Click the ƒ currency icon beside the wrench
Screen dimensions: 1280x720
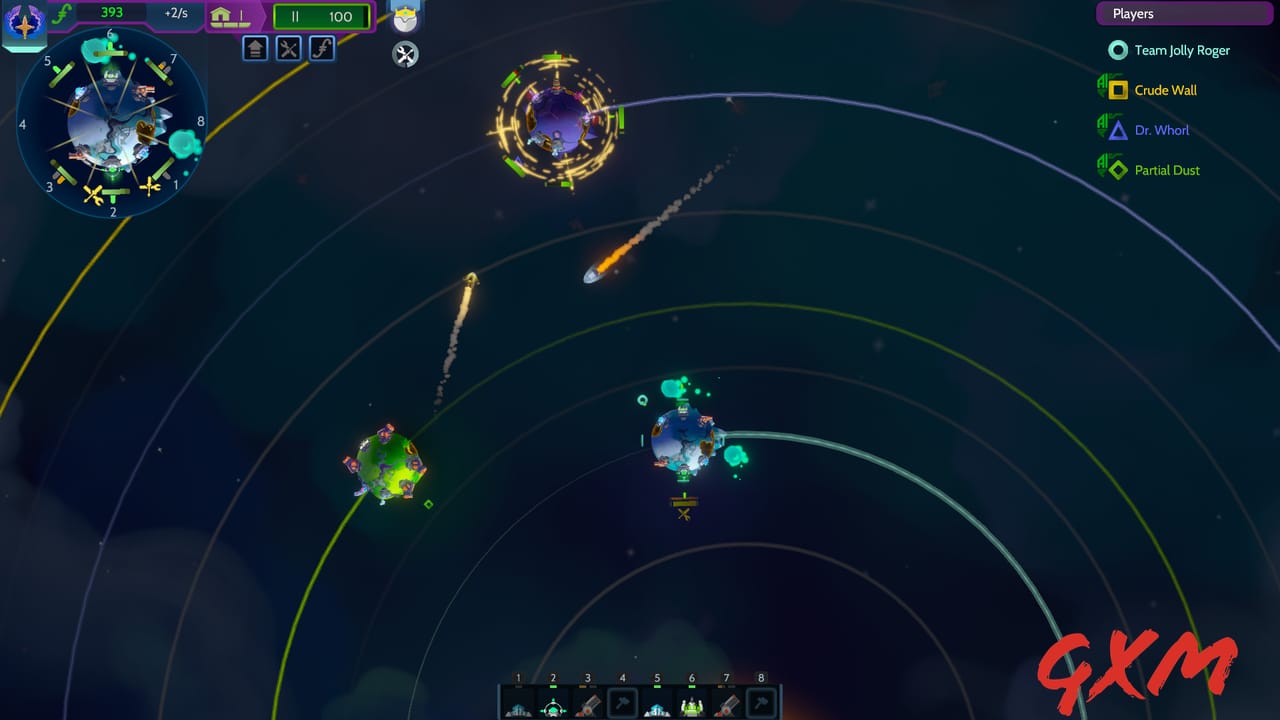click(x=321, y=48)
